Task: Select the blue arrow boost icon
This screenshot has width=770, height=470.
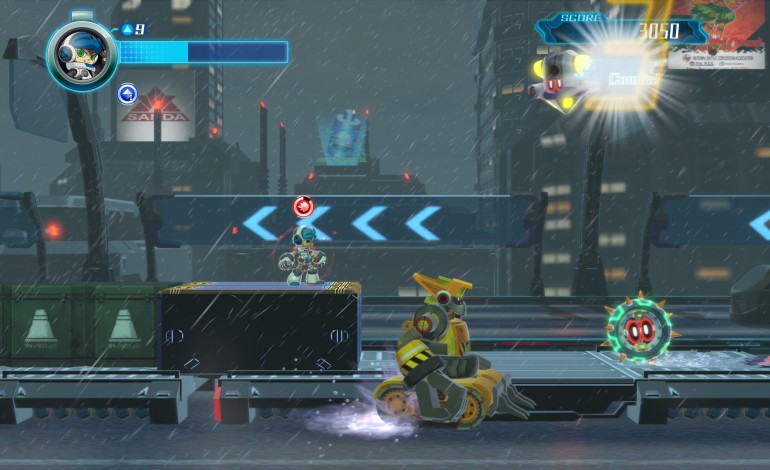Action: pyautogui.click(x=128, y=94)
